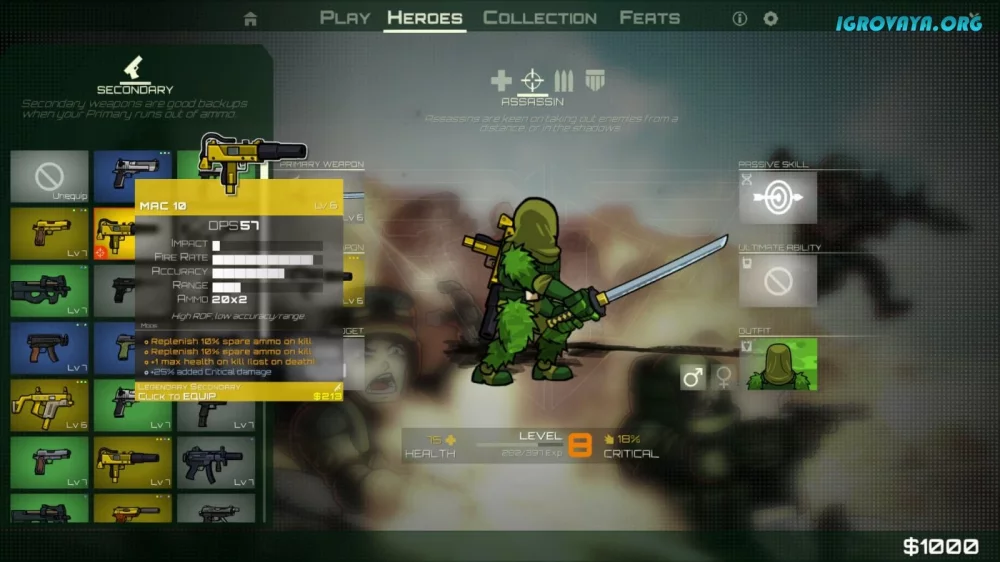Choose the medic cross class icon
The image size is (1000, 562).
click(x=502, y=81)
